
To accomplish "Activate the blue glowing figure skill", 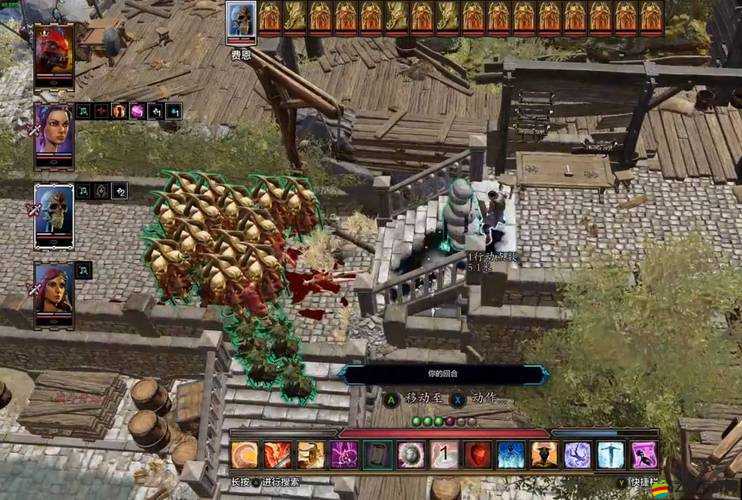I will [511, 455].
